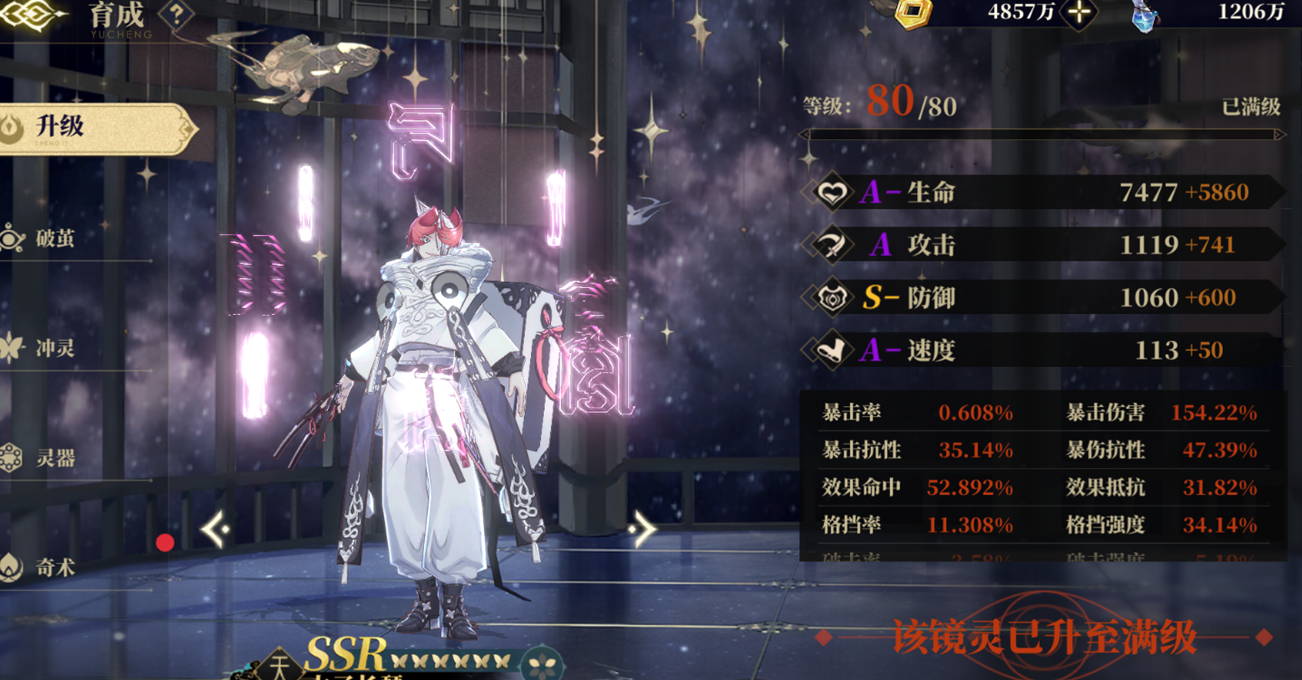View the 速度 stat row details
Image resolution: width=1302 pixels, height=680 pixels.
click(x=1040, y=350)
